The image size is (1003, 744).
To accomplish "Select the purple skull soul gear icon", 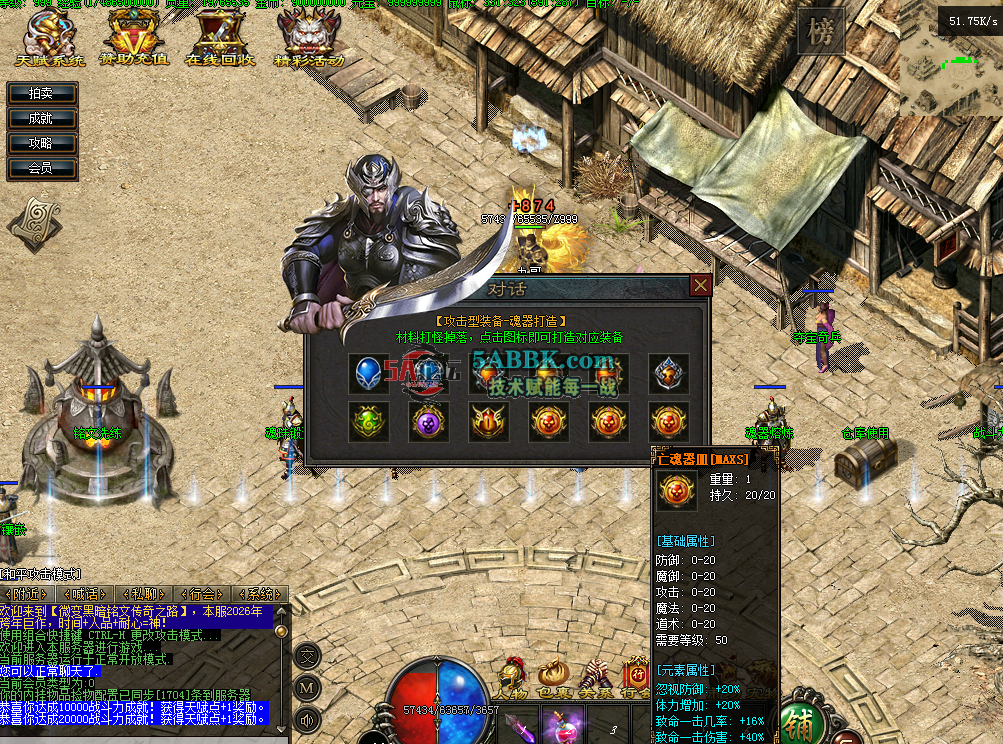I will pos(429,422).
